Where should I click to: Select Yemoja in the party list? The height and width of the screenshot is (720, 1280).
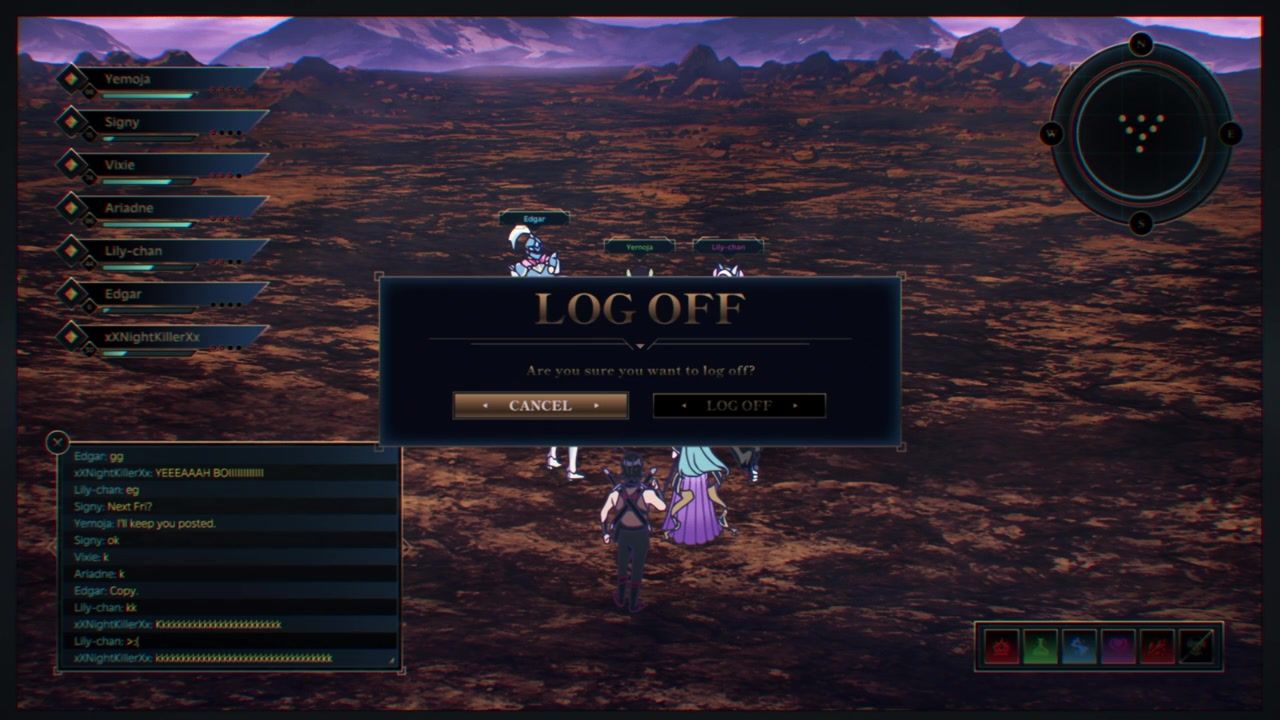click(160, 79)
